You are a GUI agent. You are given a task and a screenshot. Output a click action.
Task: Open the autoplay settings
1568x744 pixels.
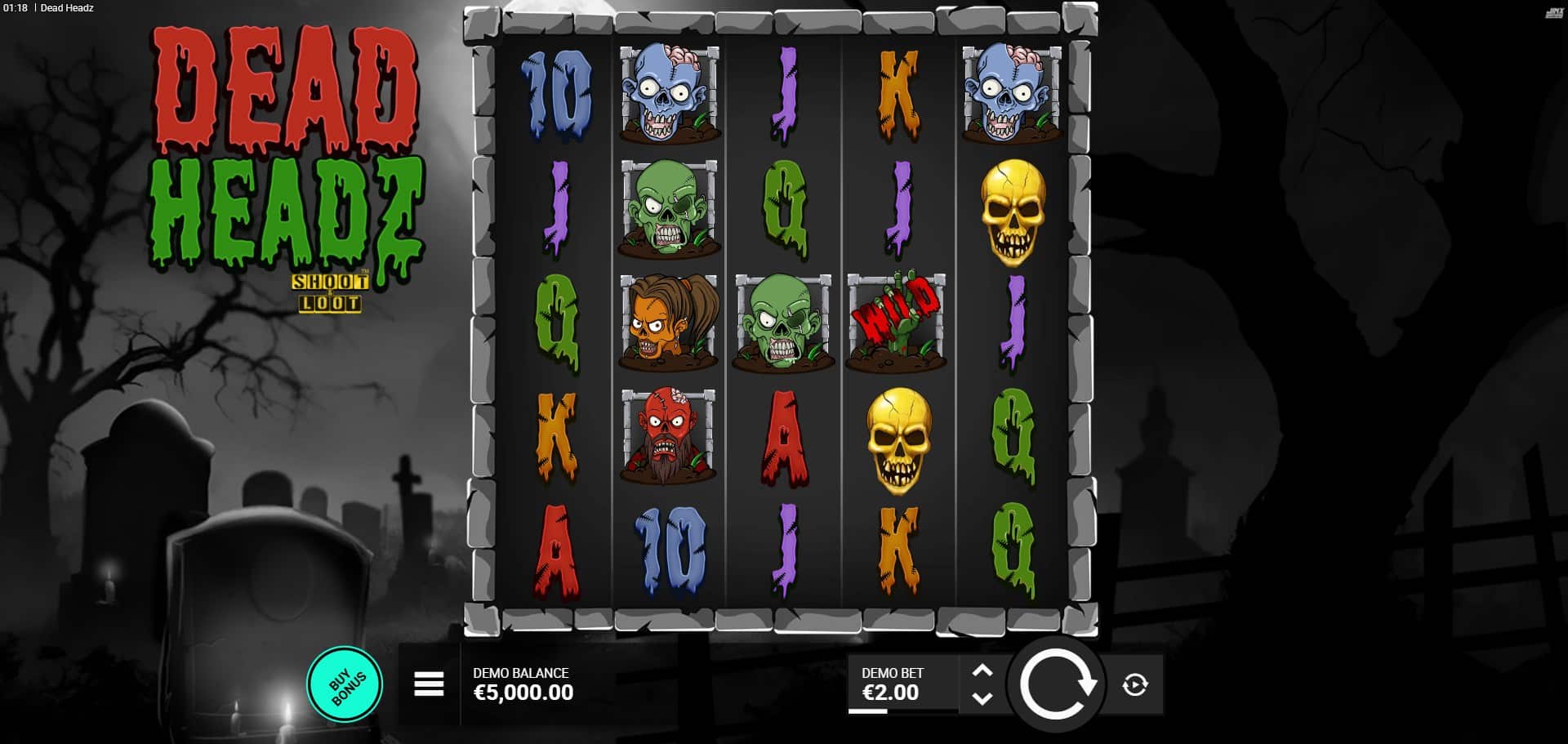1134,684
